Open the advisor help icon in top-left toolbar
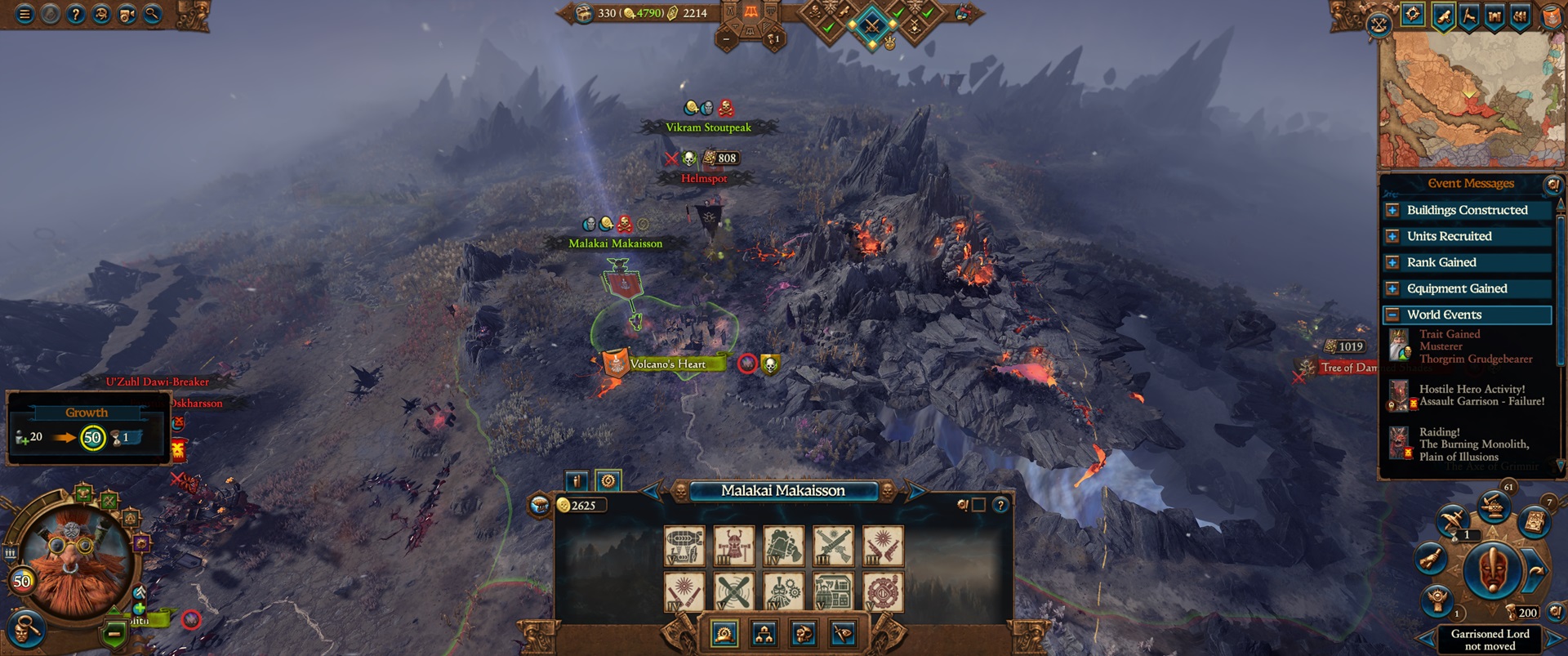This screenshot has width=1568, height=656. pos(100,14)
